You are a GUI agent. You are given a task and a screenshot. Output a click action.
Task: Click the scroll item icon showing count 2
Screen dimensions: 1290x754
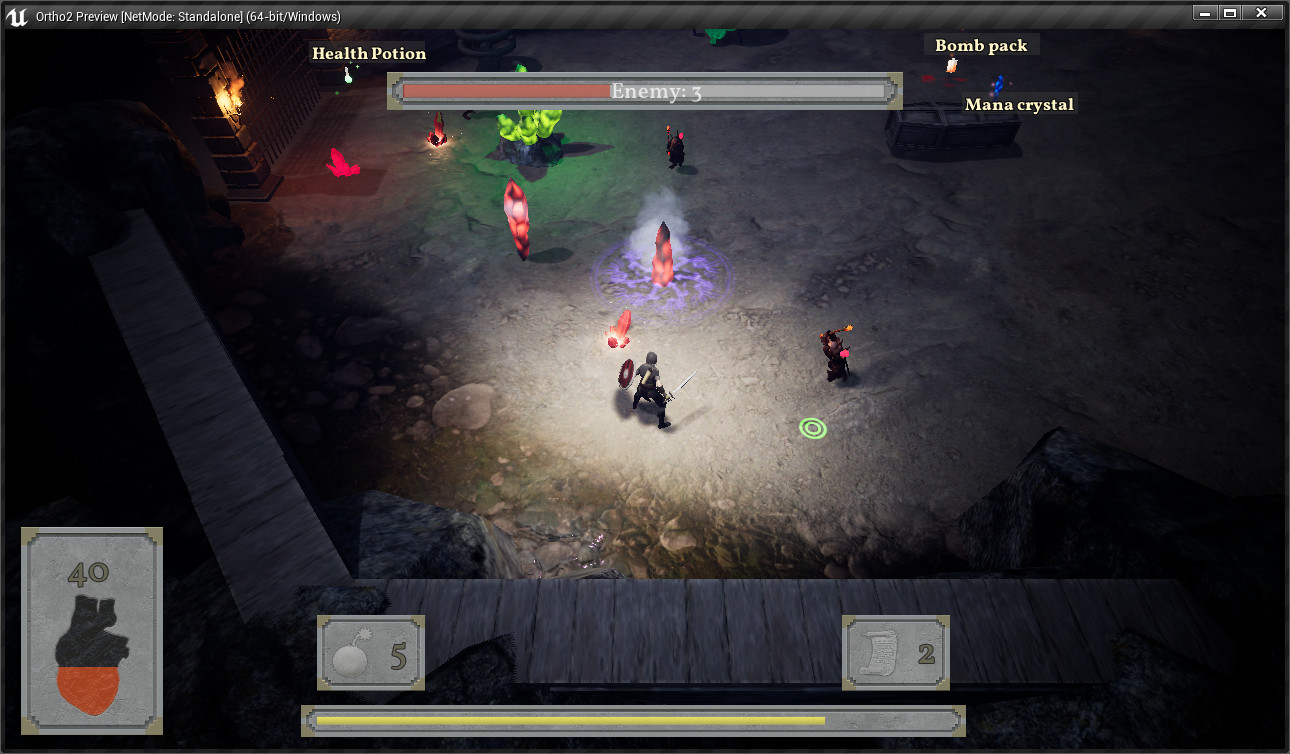click(x=895, y=653)
